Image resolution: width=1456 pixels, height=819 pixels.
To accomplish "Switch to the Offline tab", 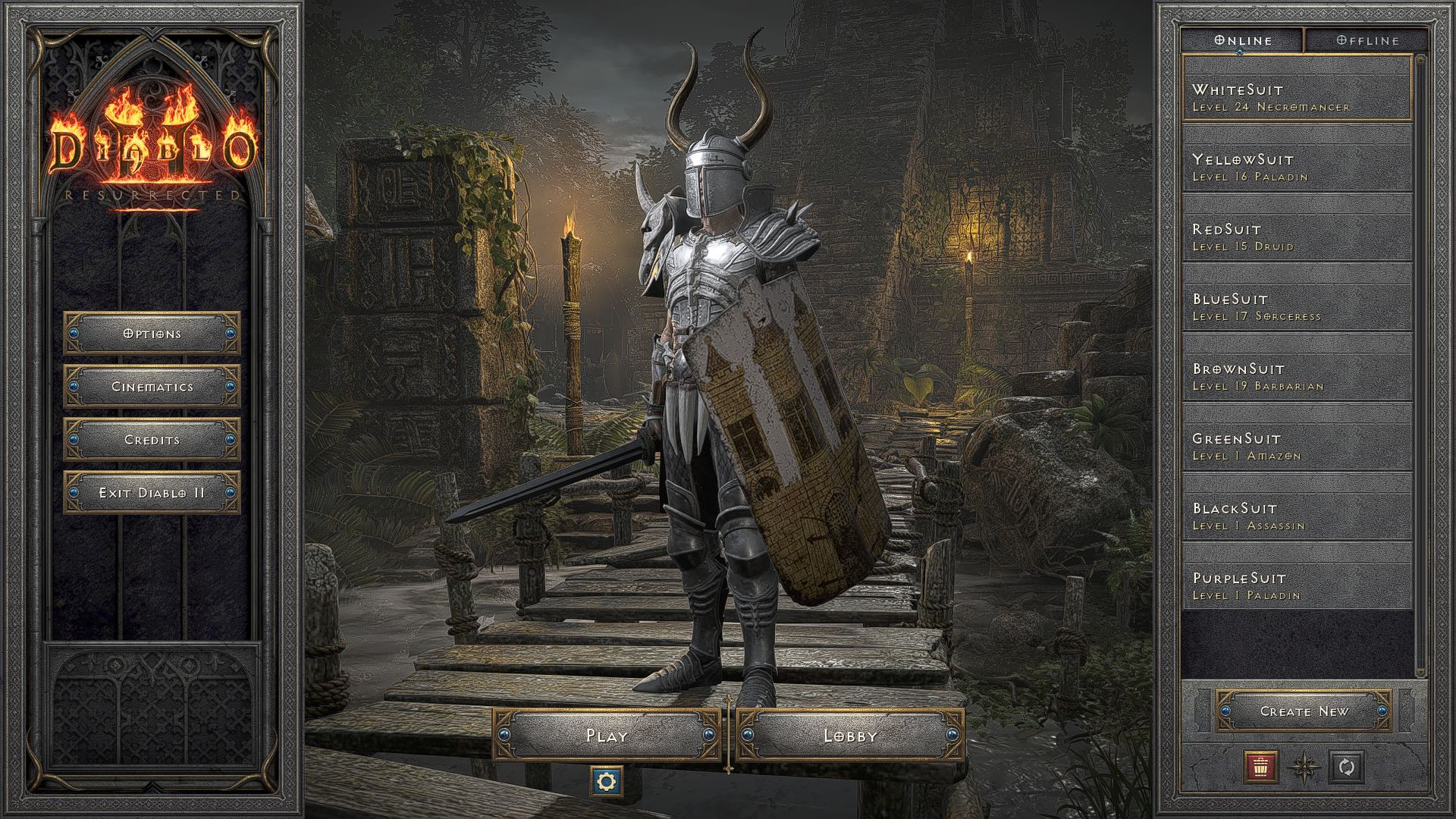I will click(1367, 40).
